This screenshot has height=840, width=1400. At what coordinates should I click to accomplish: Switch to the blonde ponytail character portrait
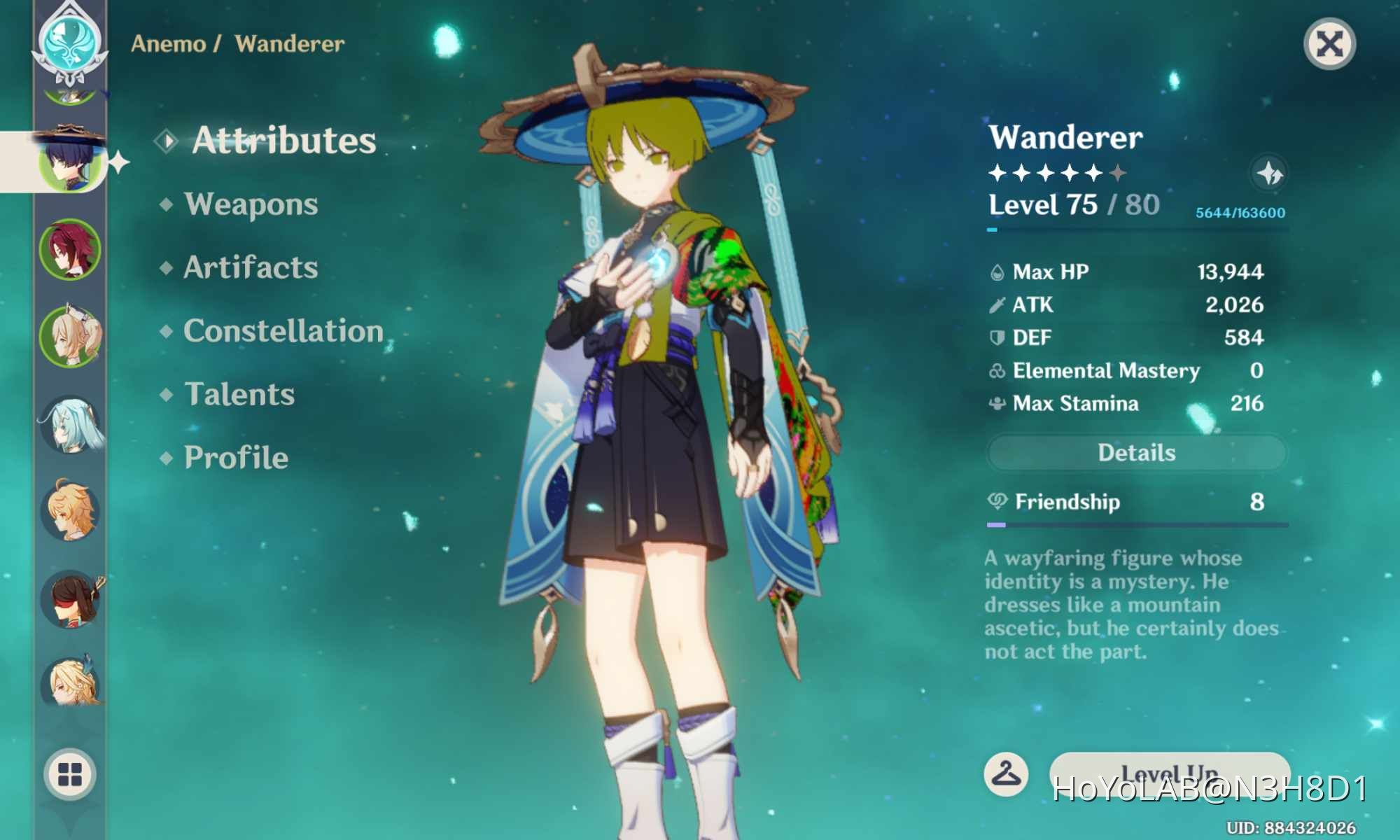(71, 337)
